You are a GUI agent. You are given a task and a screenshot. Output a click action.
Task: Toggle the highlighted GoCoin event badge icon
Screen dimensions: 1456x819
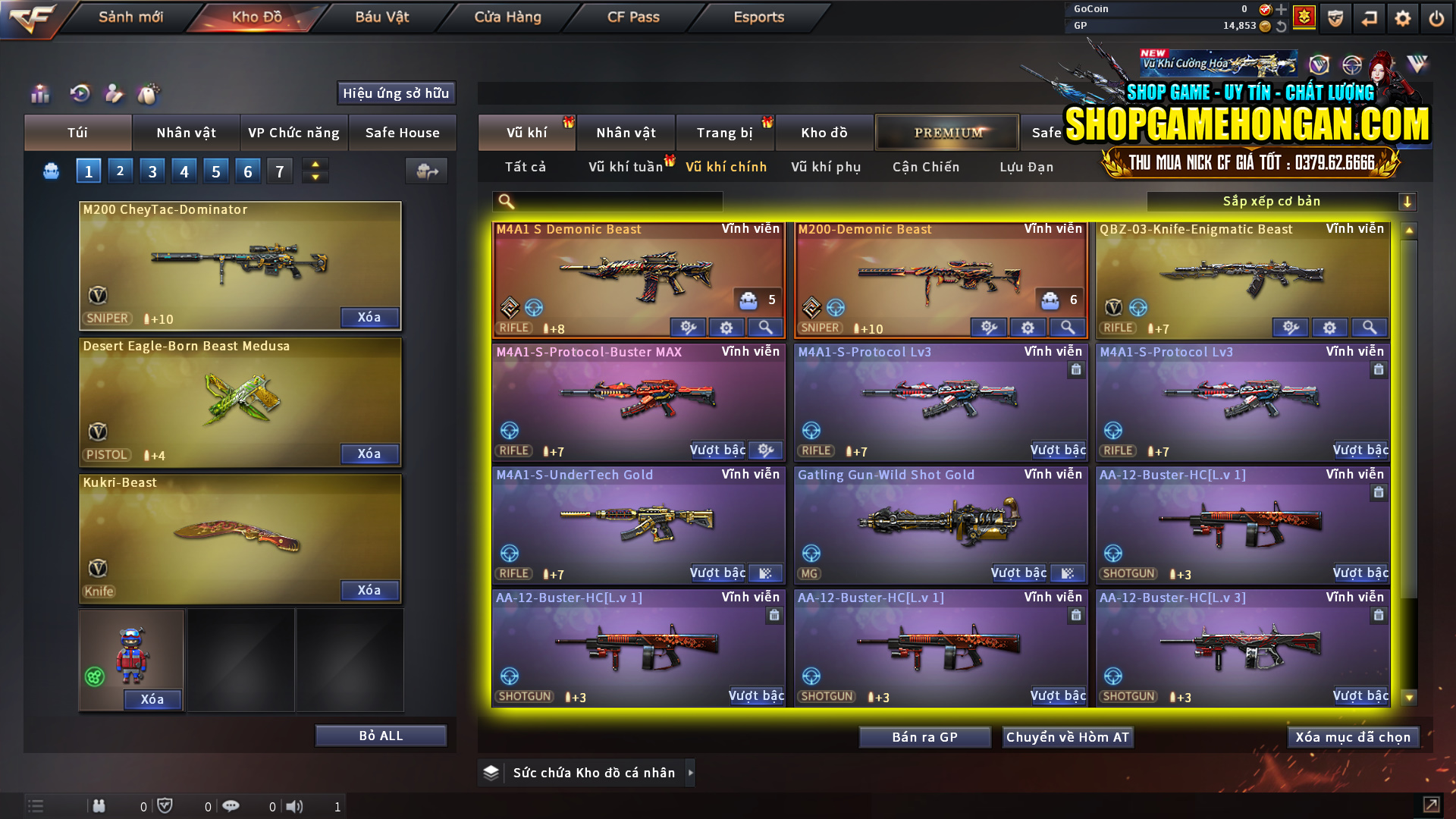pos(1303,17)
